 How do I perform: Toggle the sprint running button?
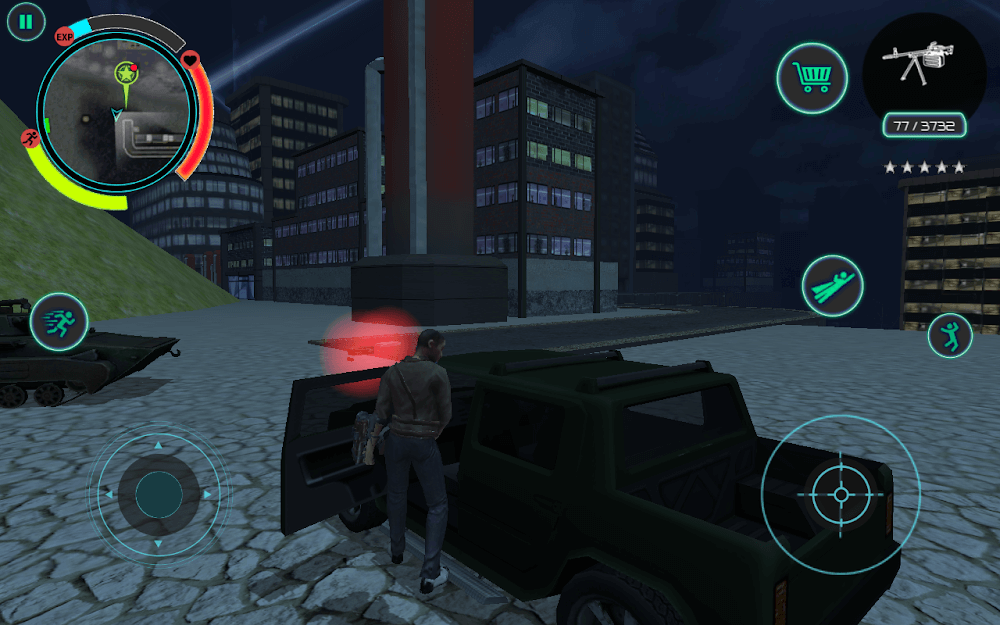(x=59, y=321)
